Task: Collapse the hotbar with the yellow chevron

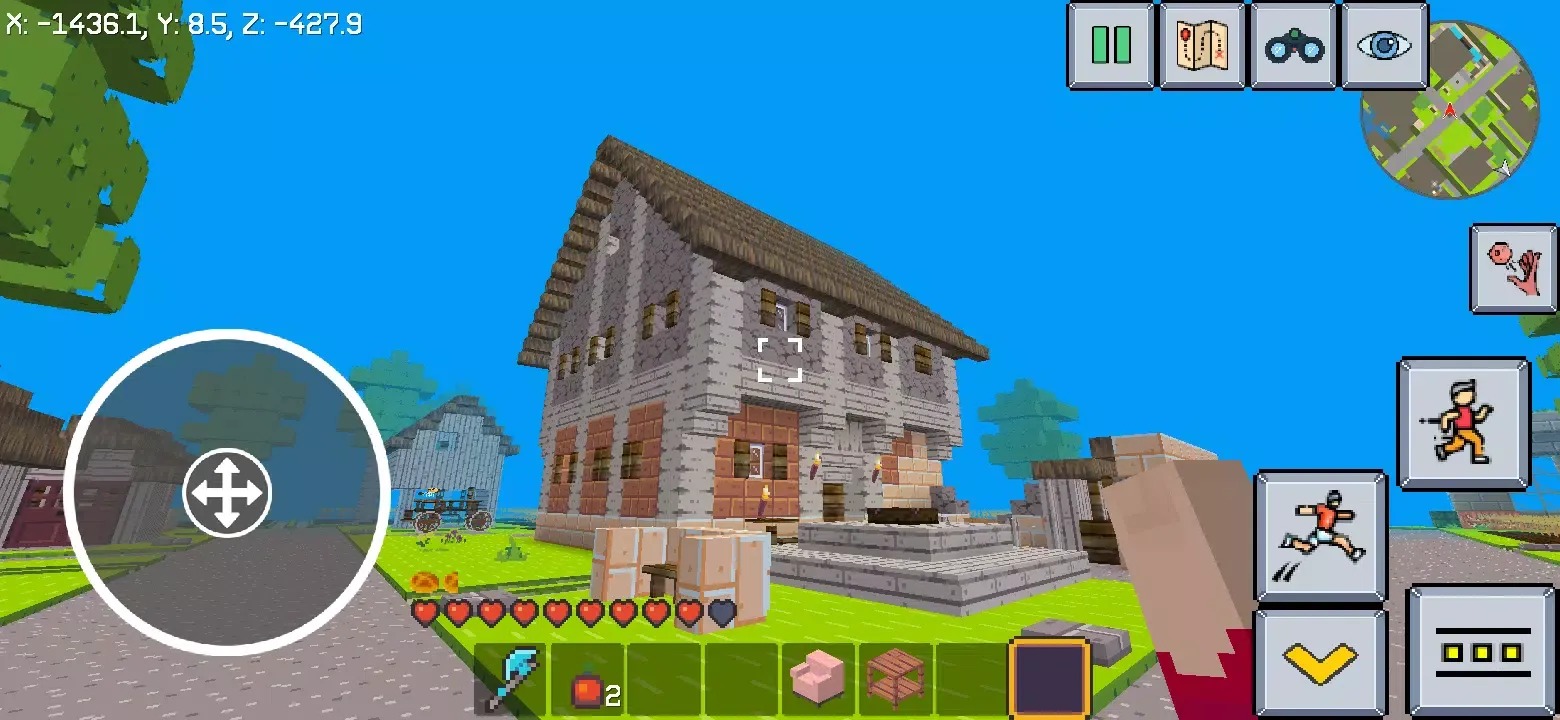Action: pos(1321,660)
